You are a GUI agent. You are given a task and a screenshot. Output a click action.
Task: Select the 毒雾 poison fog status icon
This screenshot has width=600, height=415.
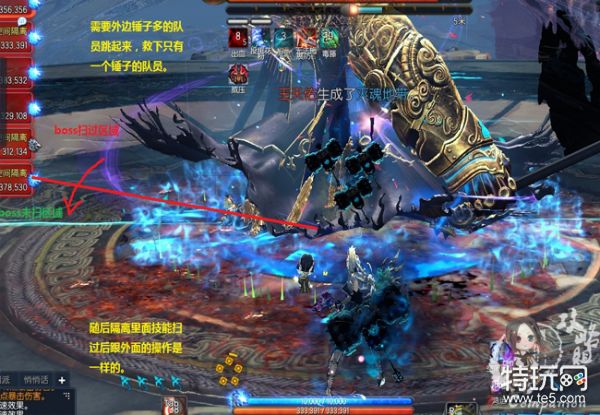330,38
